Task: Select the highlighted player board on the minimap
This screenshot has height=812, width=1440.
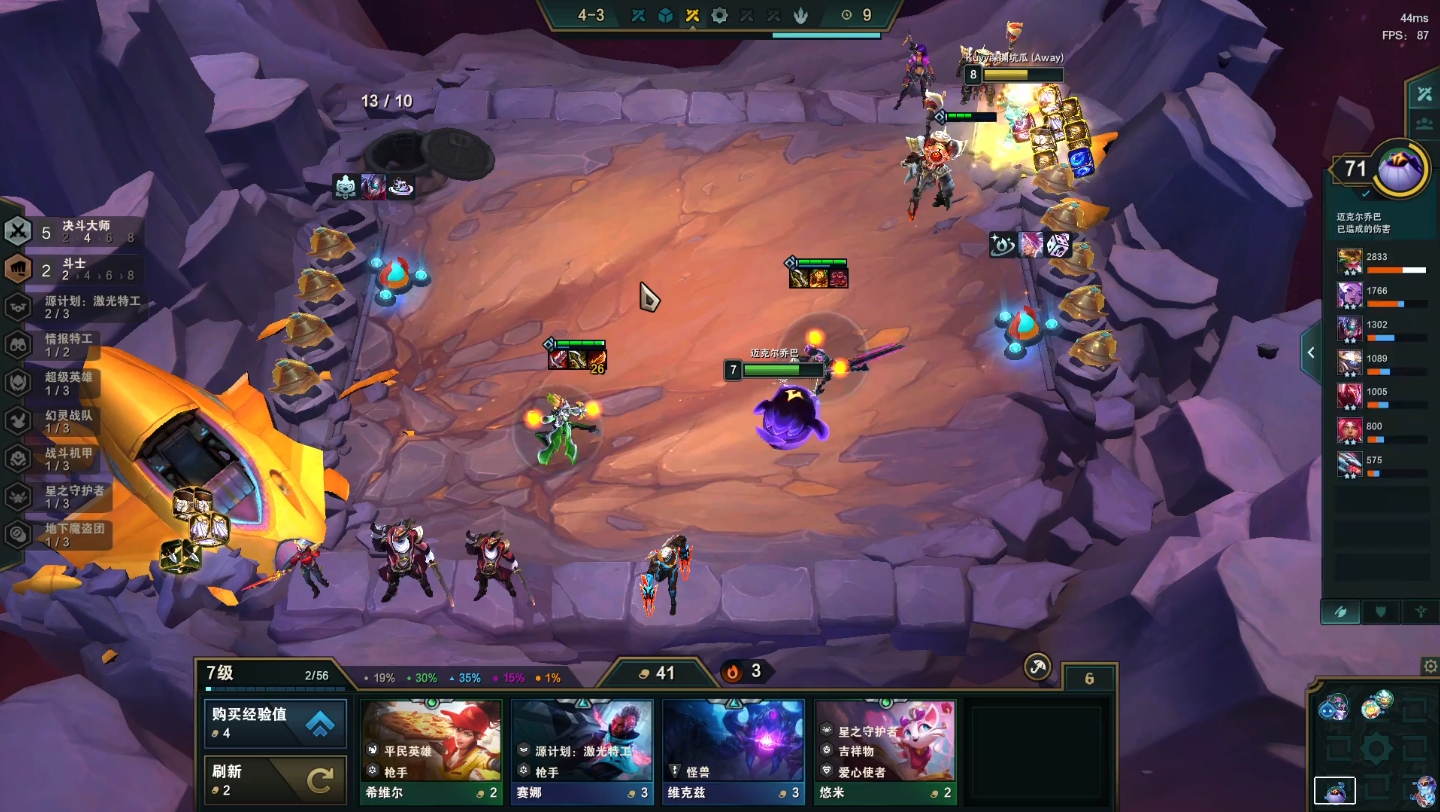Action: [1335, 790]
